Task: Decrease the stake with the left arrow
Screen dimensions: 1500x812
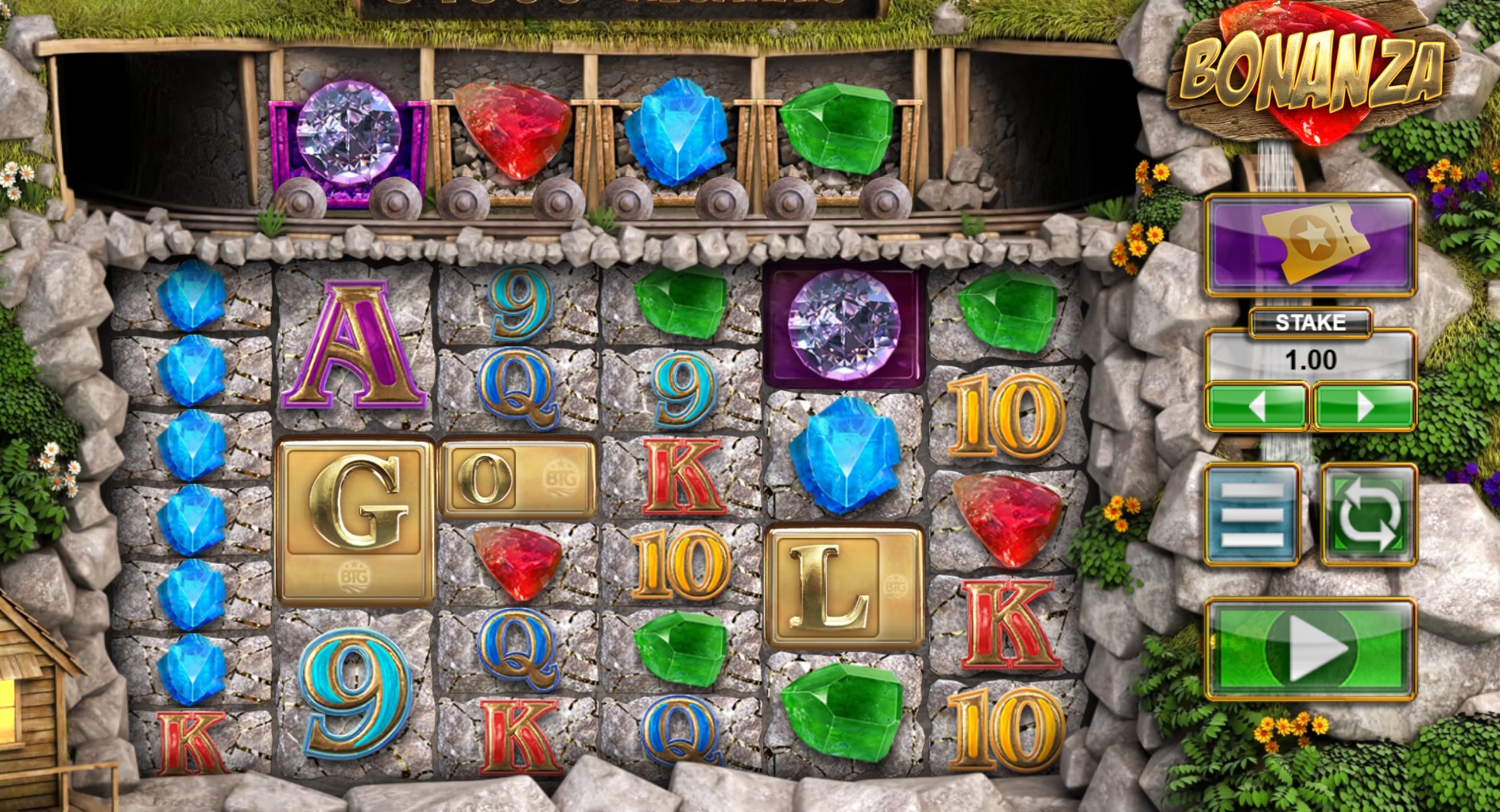Action: [1256, 407]
